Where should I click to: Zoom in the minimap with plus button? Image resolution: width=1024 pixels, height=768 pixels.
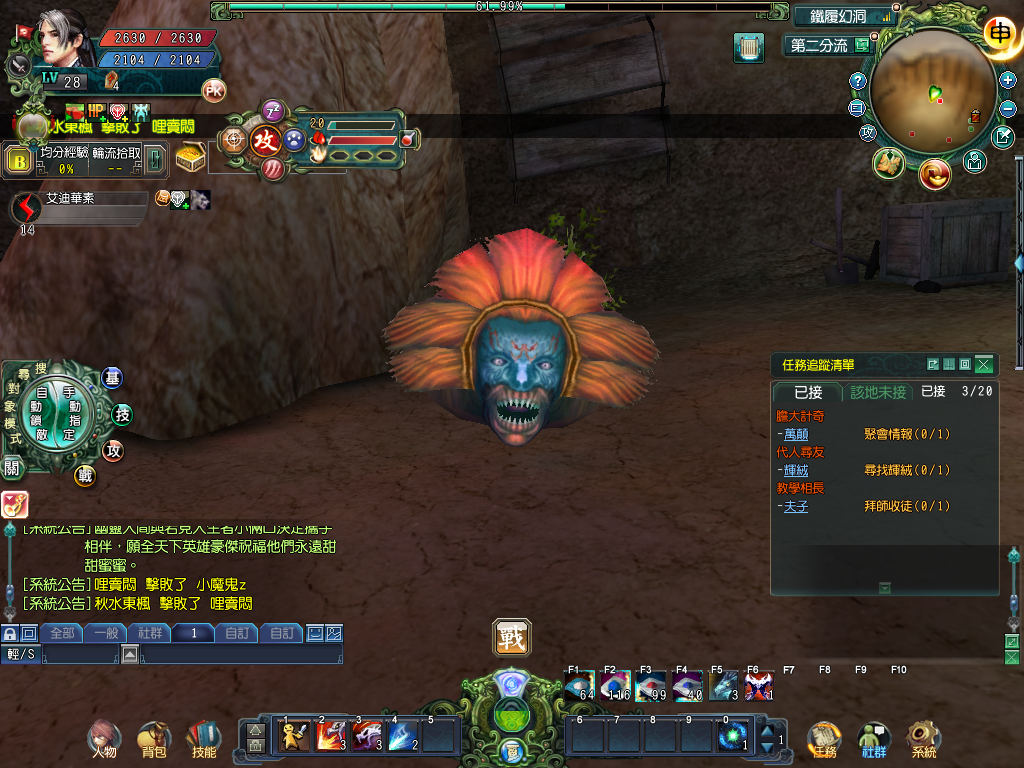click(x=1007, y=80)
